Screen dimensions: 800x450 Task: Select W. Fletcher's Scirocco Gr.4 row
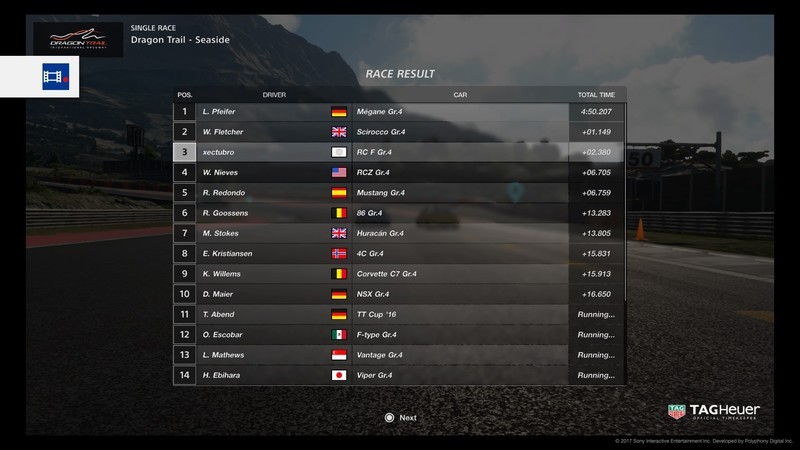point(400,132)
